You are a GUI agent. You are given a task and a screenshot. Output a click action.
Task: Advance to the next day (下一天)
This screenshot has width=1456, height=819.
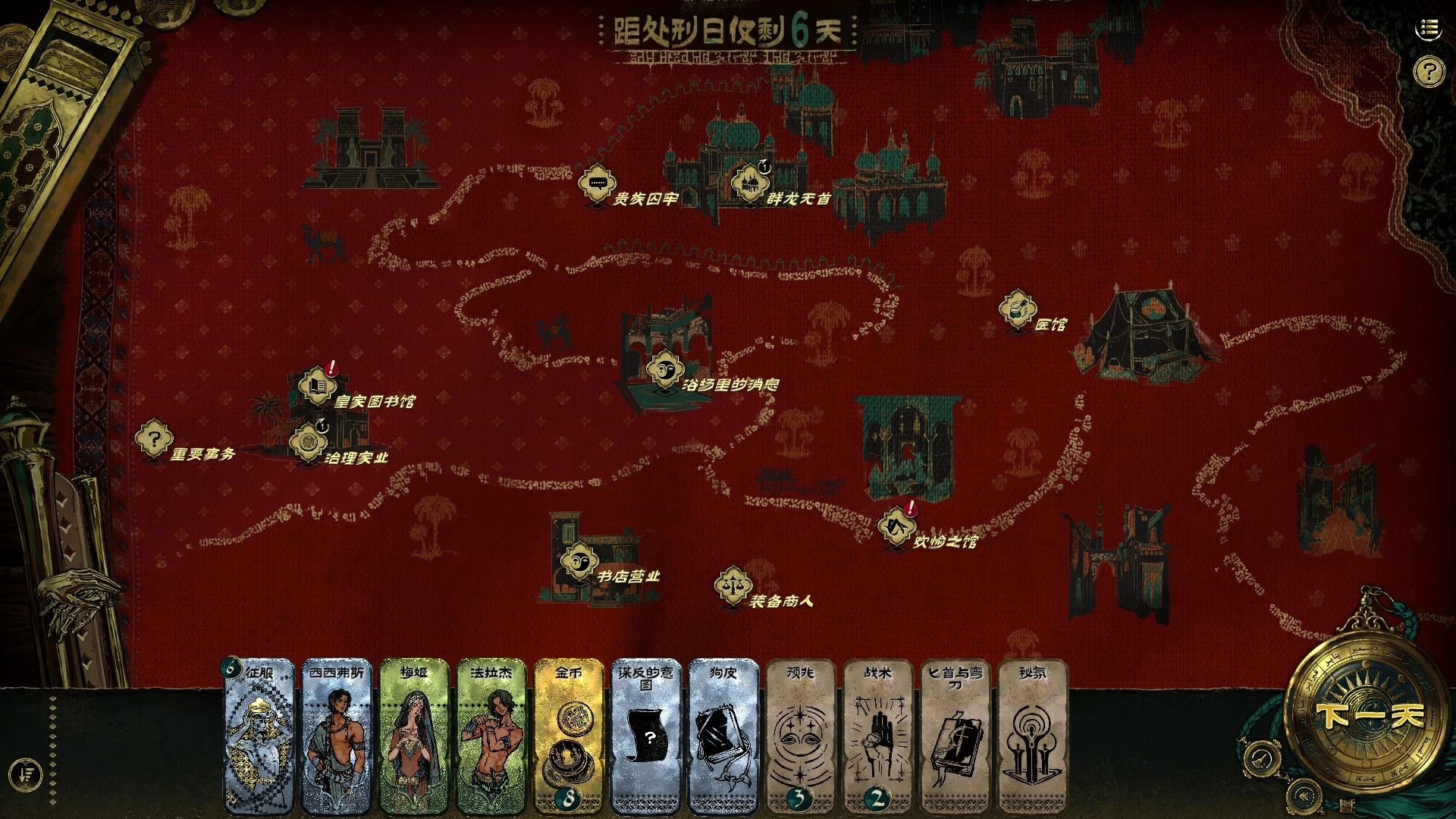pyautogui.click(x=1370, y=715)
